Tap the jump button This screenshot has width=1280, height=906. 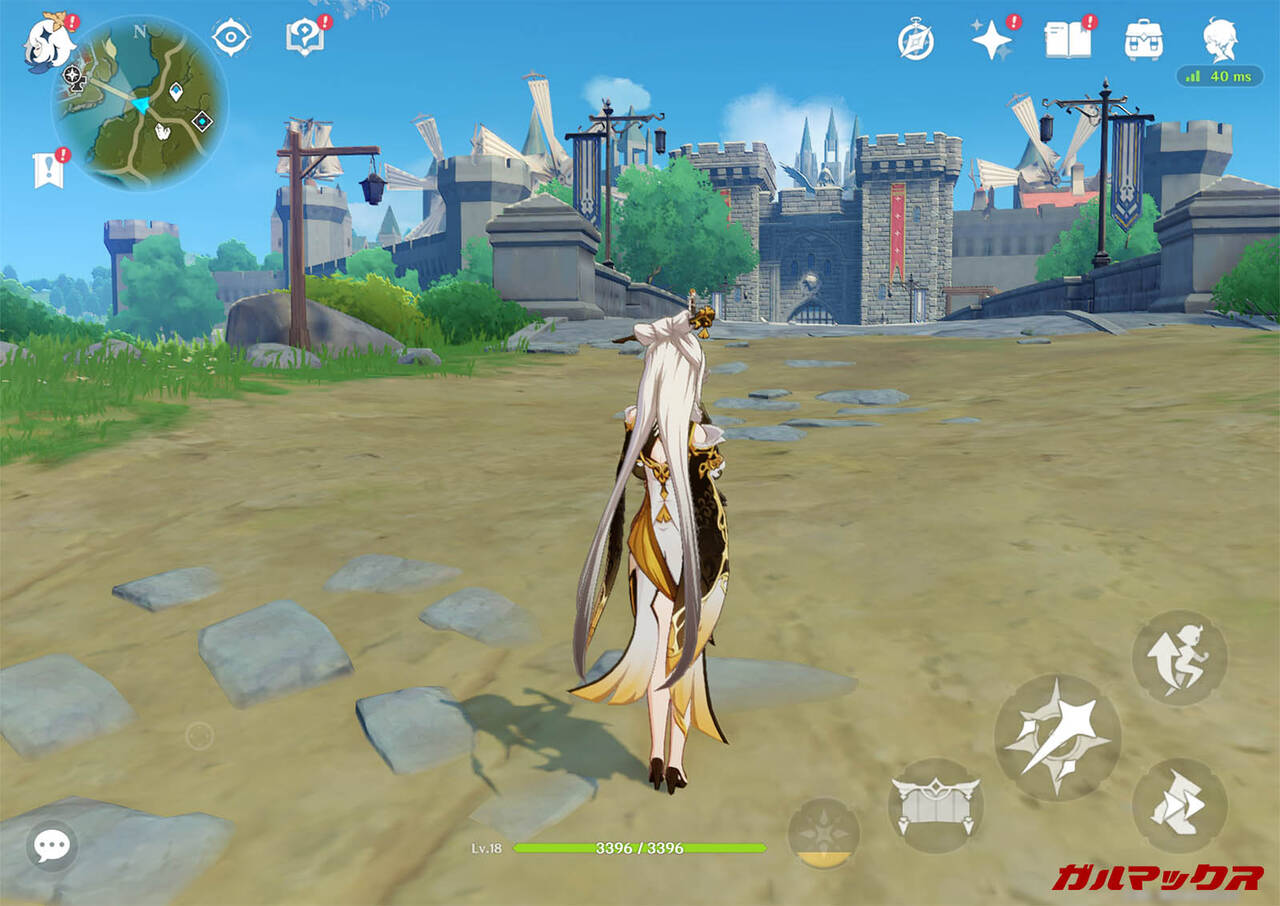click(x=1179, y=658)
